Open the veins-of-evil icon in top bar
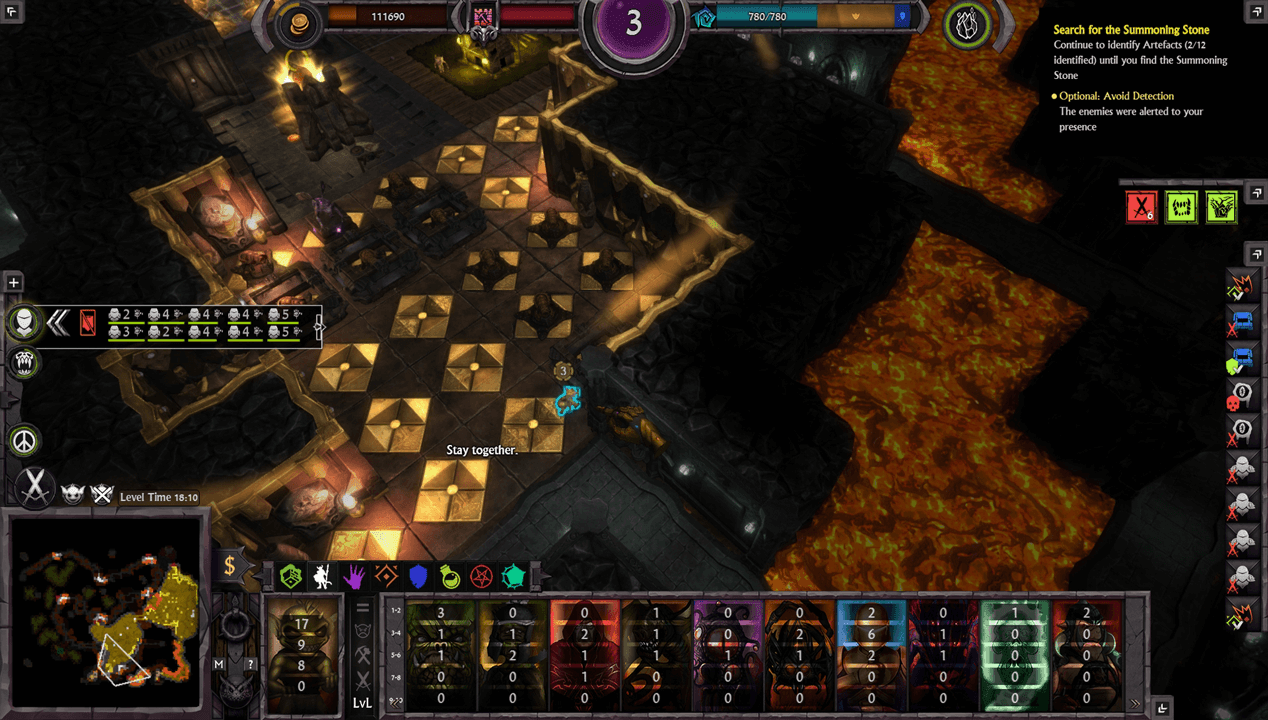The width and height of the screenshot is (1268, 720). coord(967,26)
